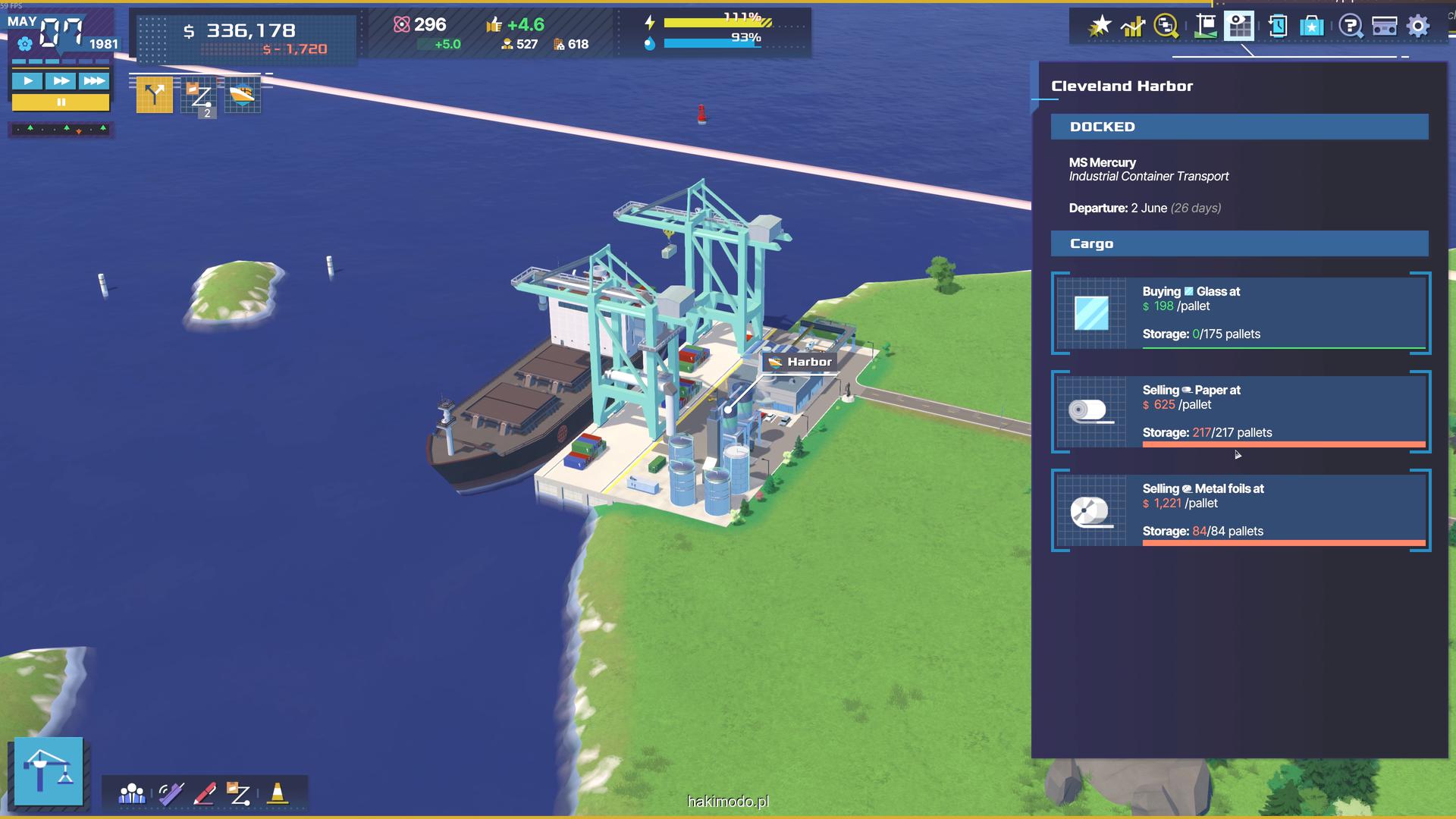Show the bar chart statistics view
Screen dimensions: 1456x819
[1133, 27]
